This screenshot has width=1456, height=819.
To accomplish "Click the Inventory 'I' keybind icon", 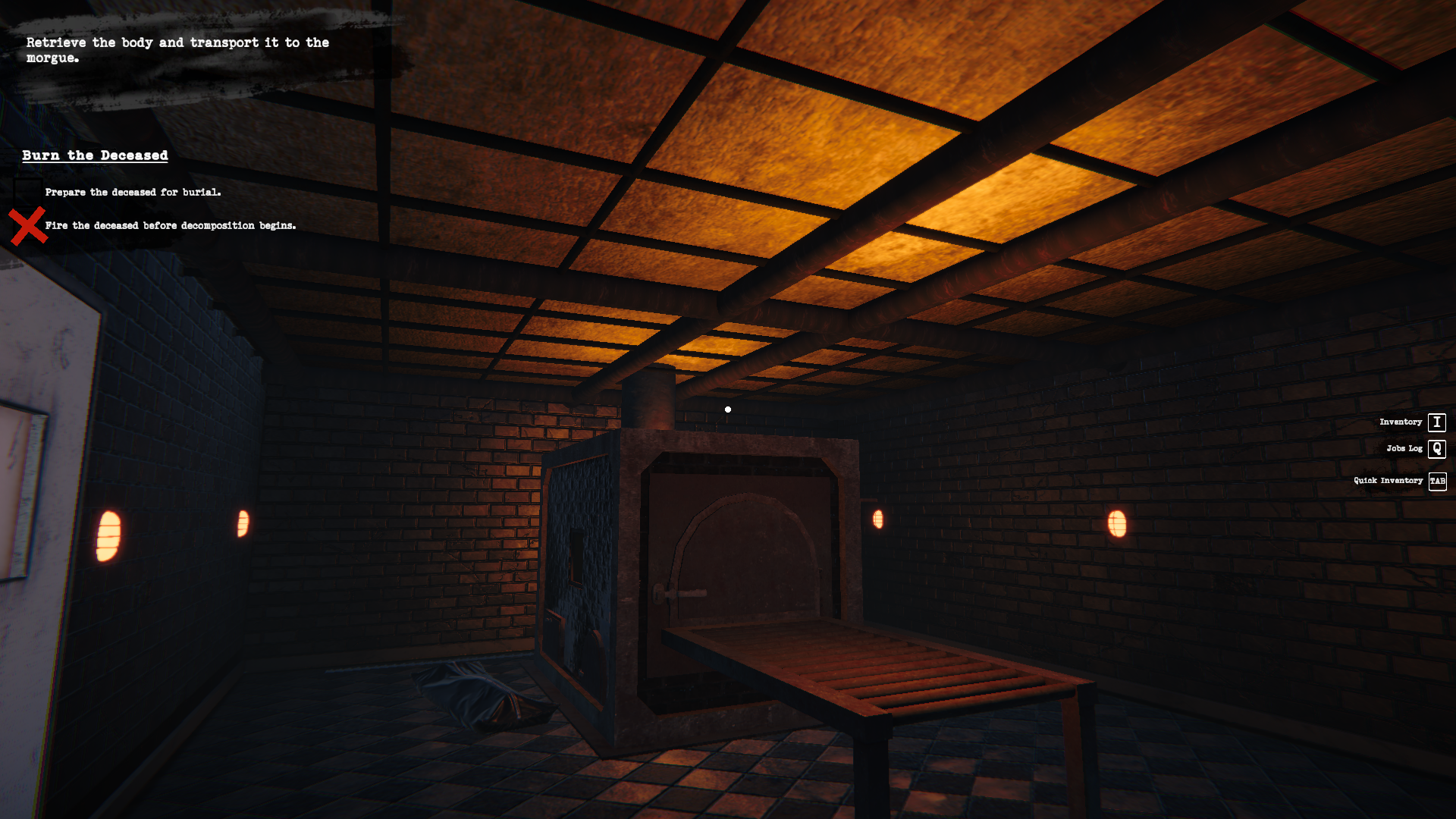I will [x=1437, y=422].
